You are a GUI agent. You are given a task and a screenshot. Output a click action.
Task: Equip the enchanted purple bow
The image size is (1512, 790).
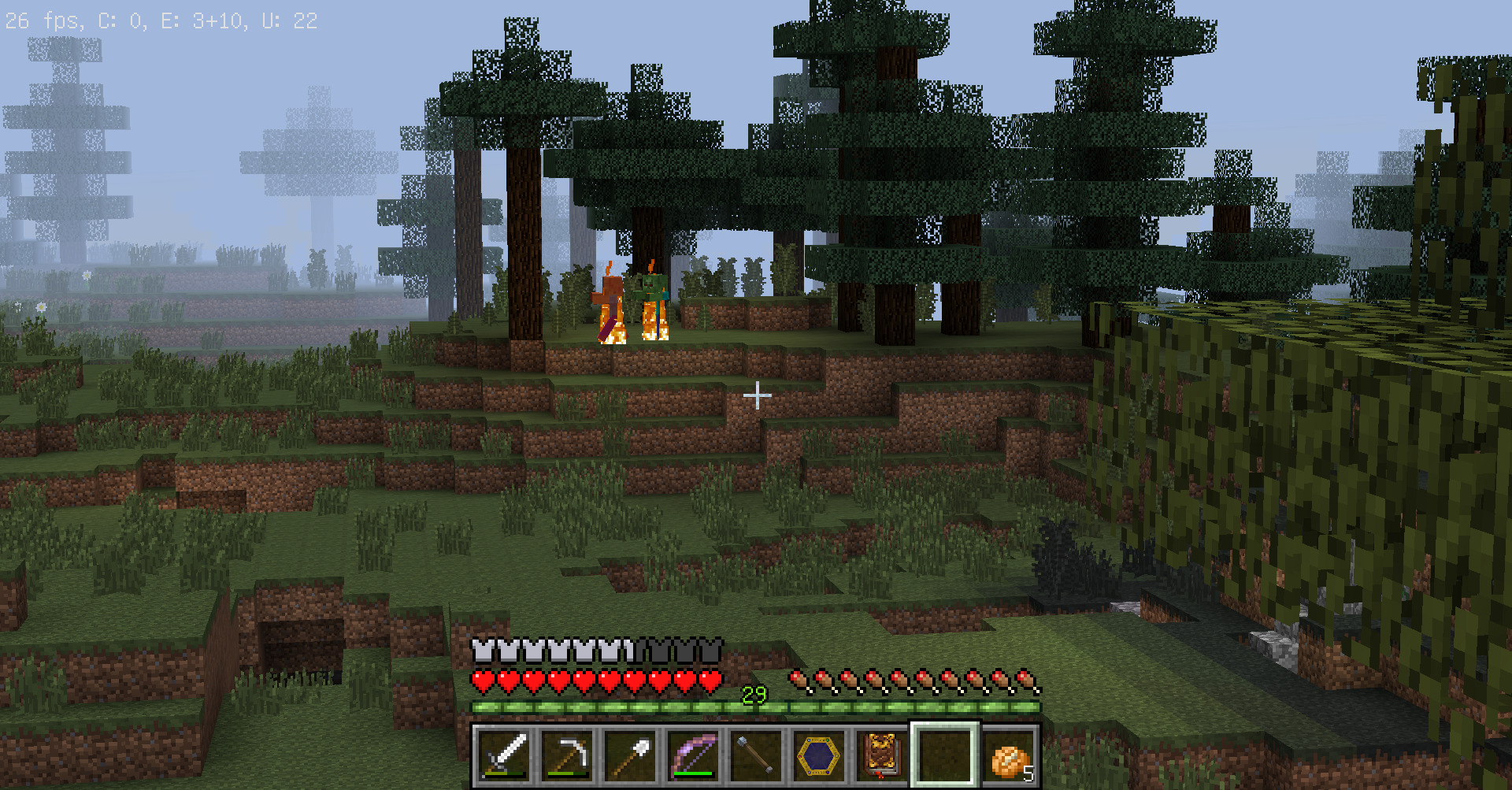click(x=693, y=756)
